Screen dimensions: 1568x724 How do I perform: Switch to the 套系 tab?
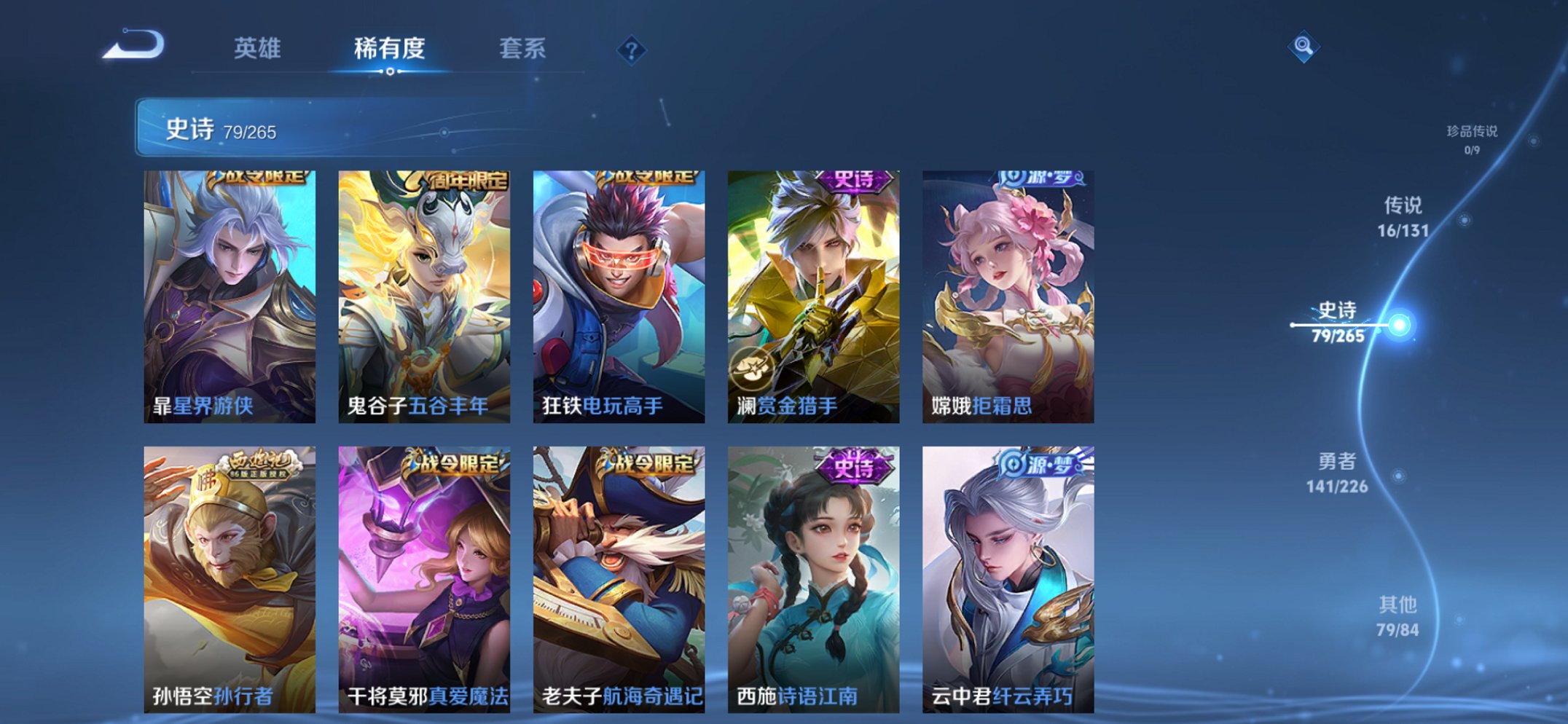pos(521,50)
